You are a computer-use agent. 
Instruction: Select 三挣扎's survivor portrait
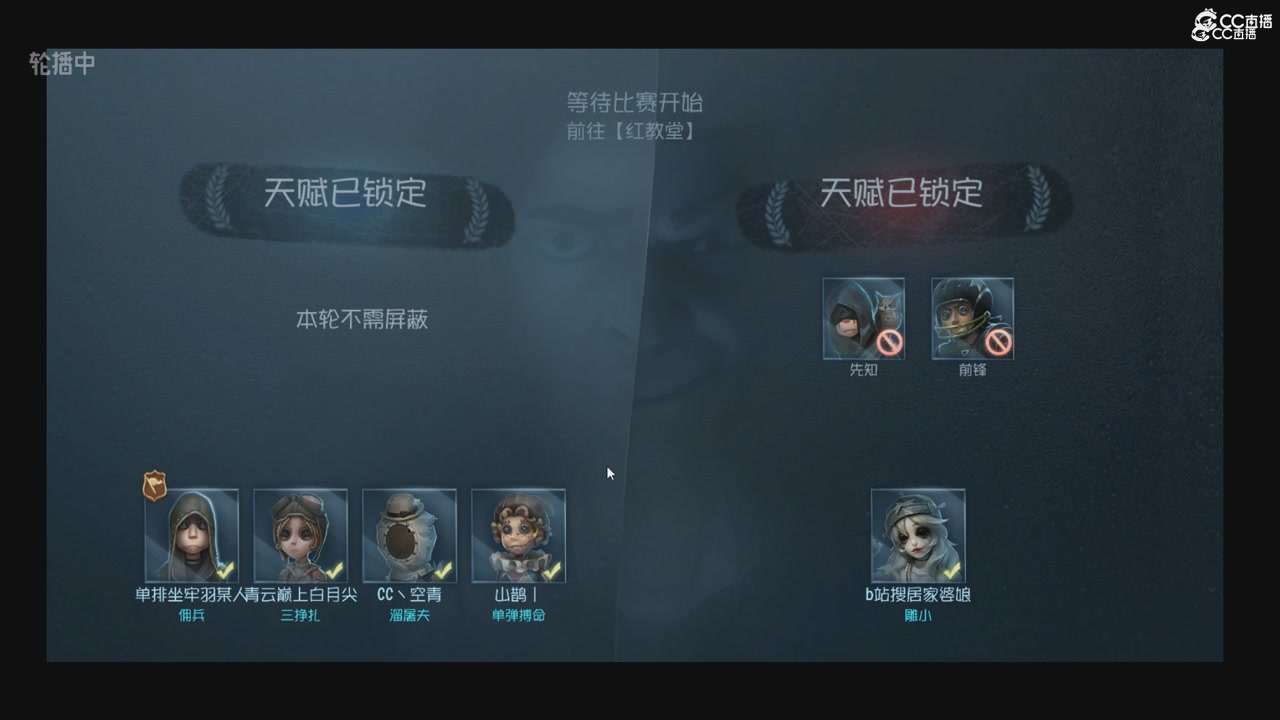point(300,533)
